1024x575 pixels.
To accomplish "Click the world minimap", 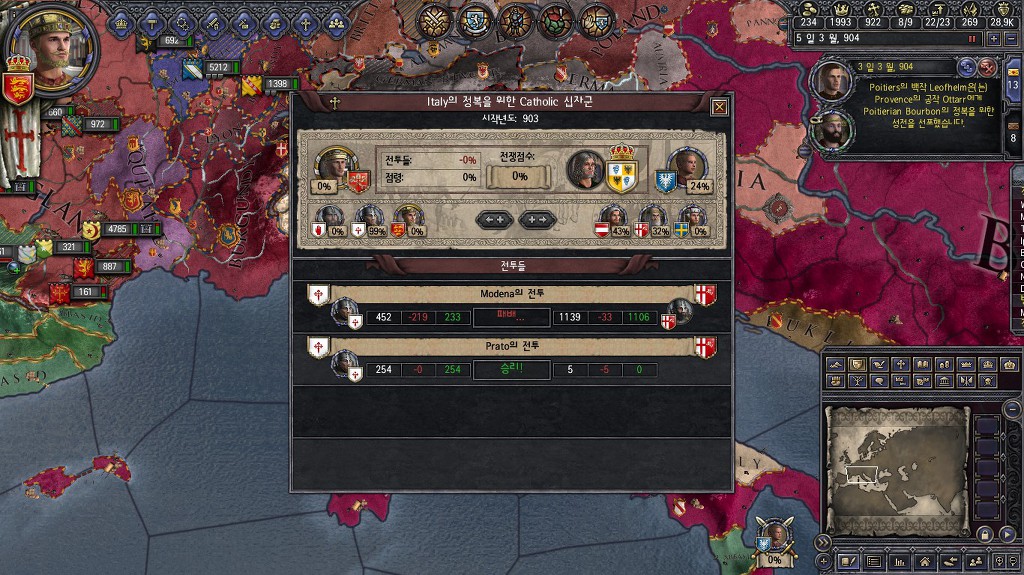I will [896, 462].
